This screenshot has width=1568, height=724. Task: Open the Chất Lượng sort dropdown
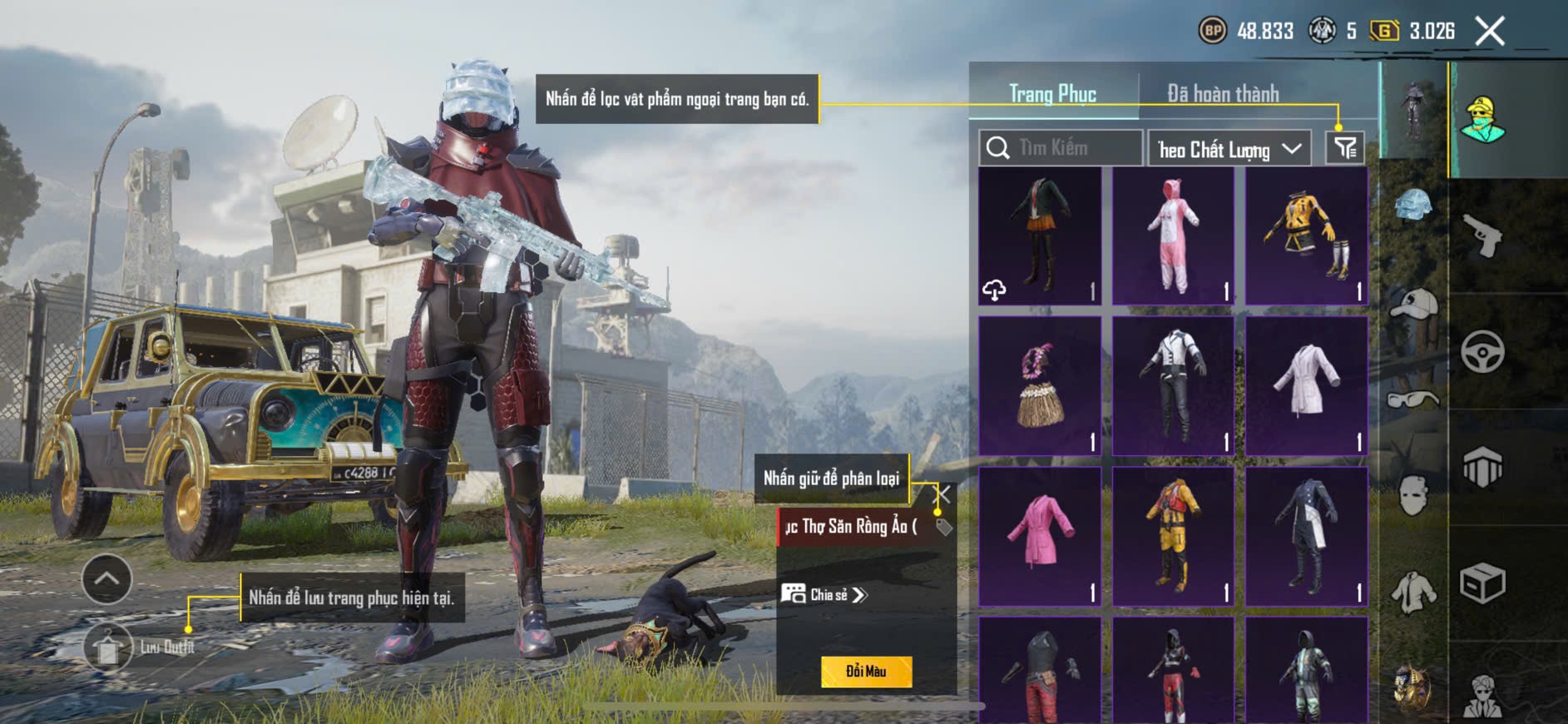tap(1229, 149)
